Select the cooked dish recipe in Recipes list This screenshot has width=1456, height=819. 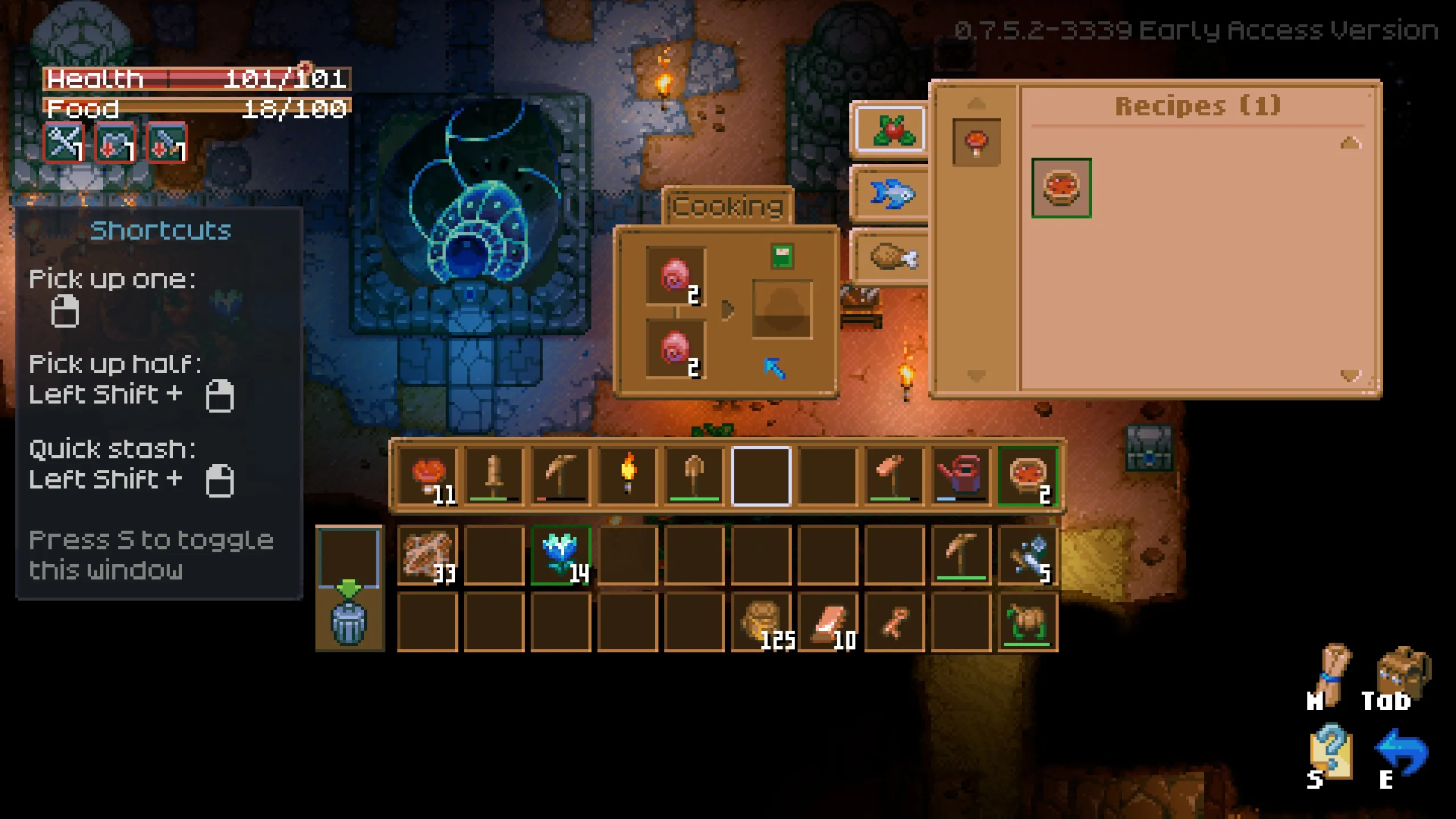tap(1061, 188)
